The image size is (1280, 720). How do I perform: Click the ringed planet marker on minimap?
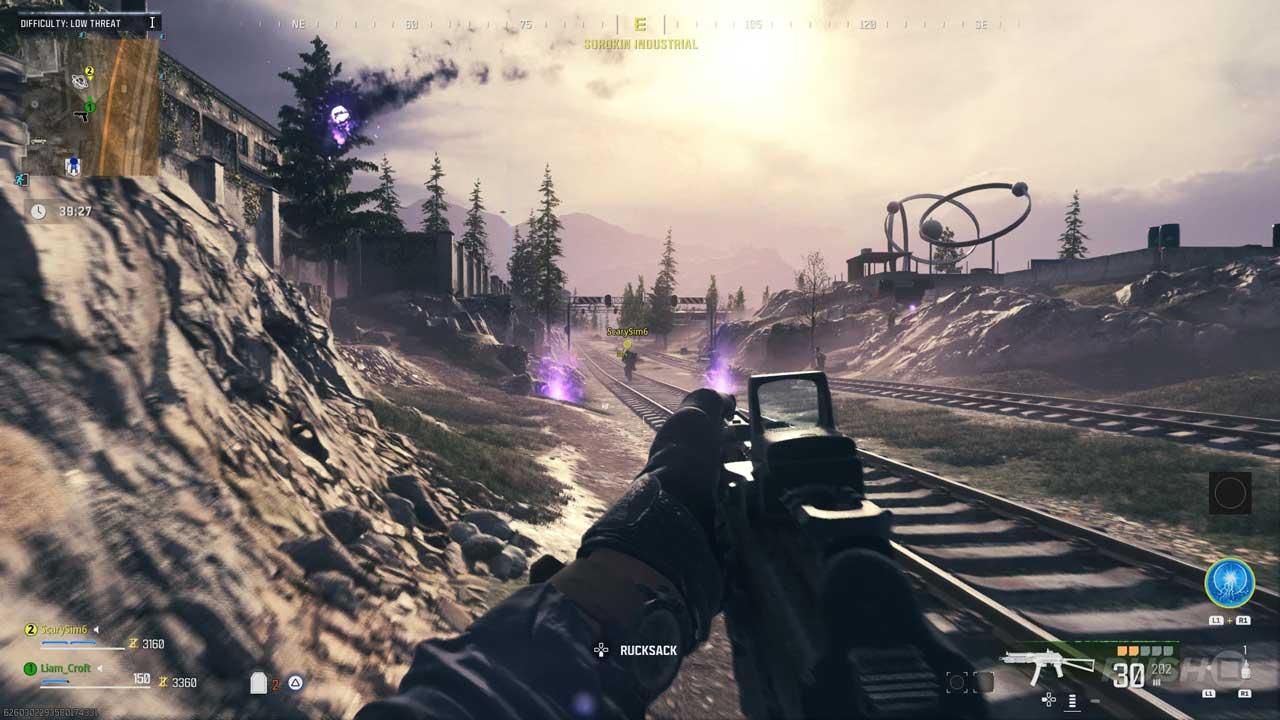[80, 81]
